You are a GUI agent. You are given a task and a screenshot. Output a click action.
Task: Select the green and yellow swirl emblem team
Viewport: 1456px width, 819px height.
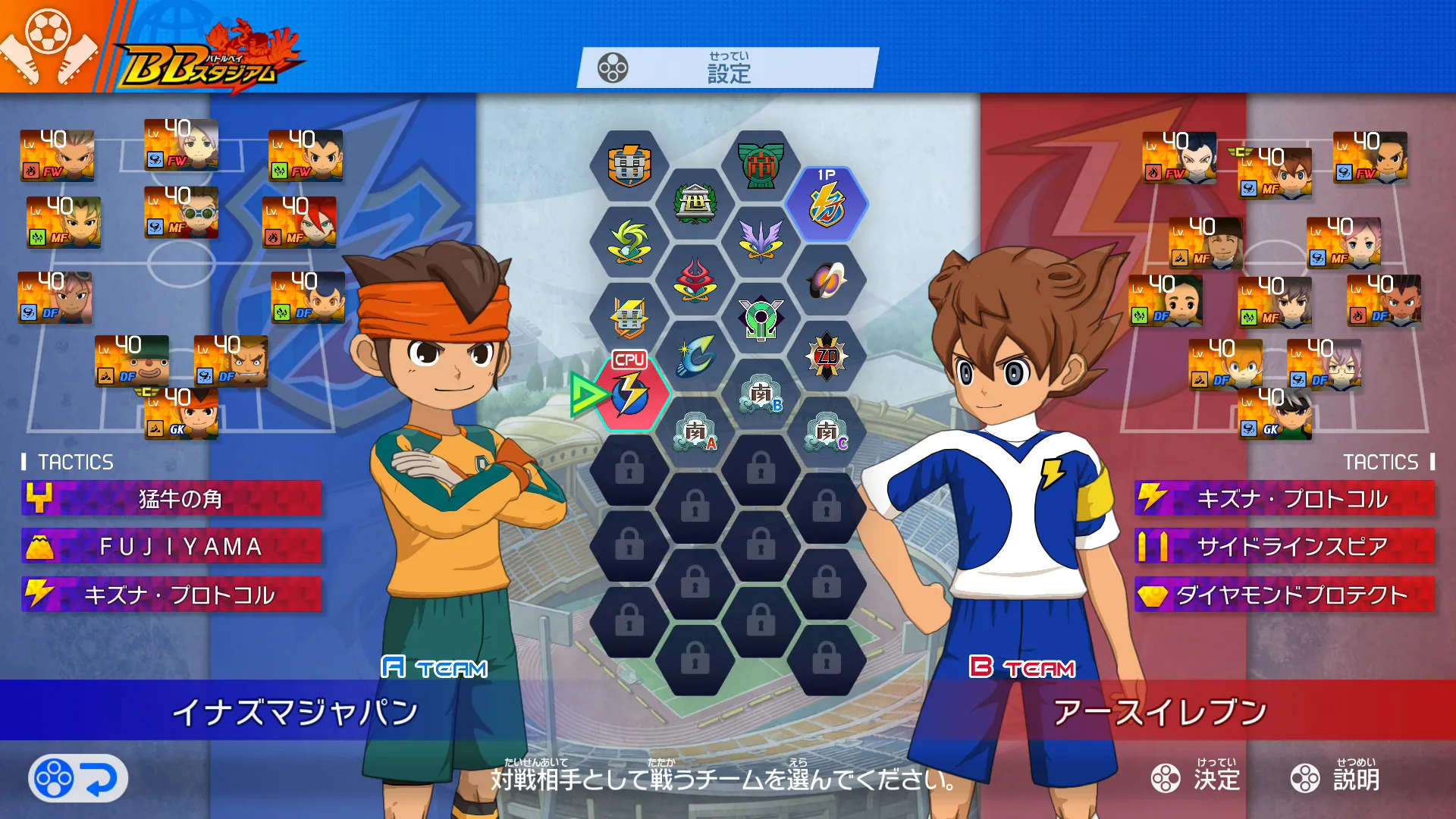pyautogui.click(x=629, y=241)
